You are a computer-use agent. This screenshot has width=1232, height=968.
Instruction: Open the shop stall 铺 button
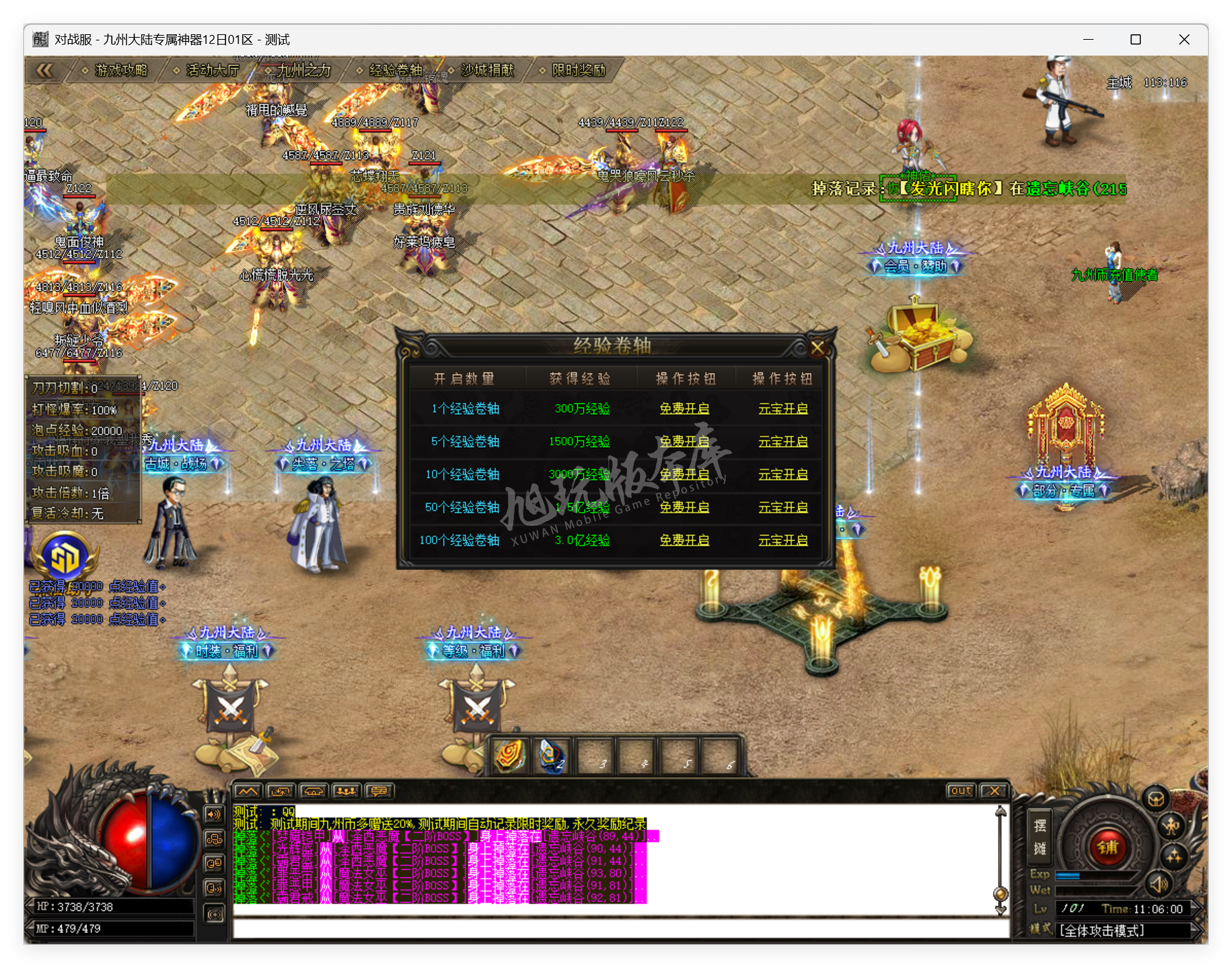[x=1109, y=849]
